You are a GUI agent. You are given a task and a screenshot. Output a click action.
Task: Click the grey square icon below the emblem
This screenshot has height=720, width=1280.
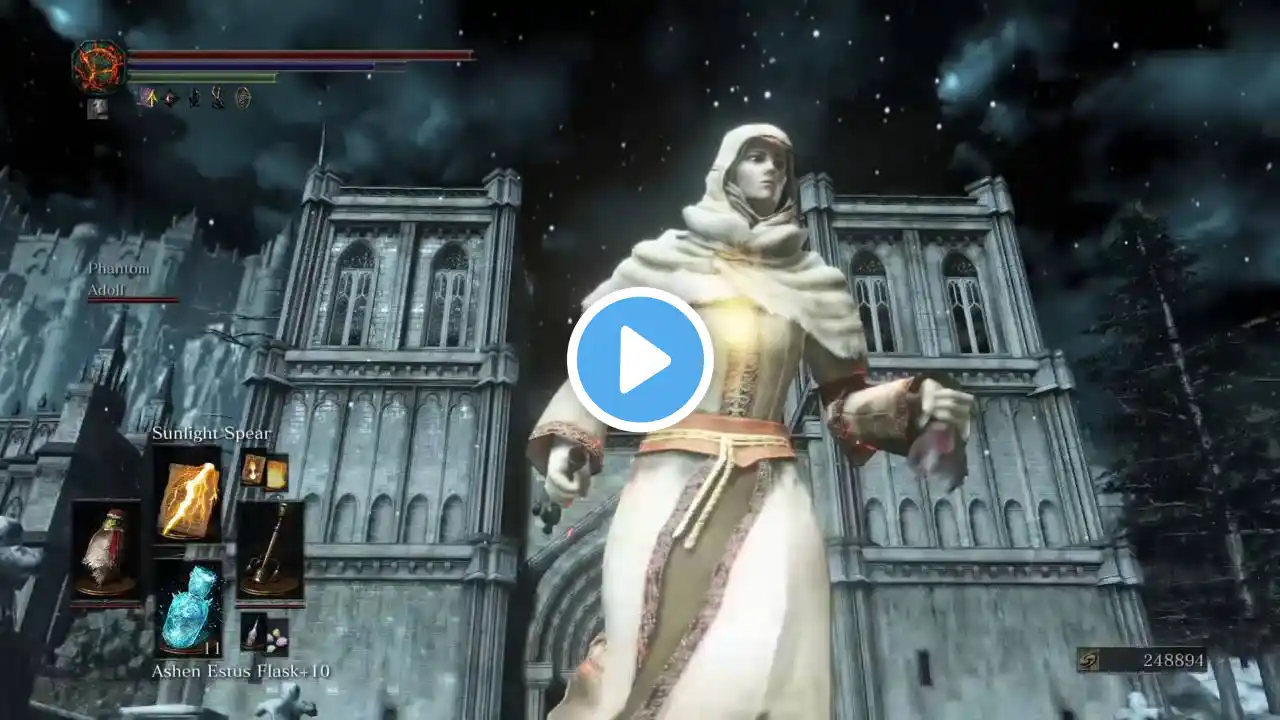click(x=97, y=108)
